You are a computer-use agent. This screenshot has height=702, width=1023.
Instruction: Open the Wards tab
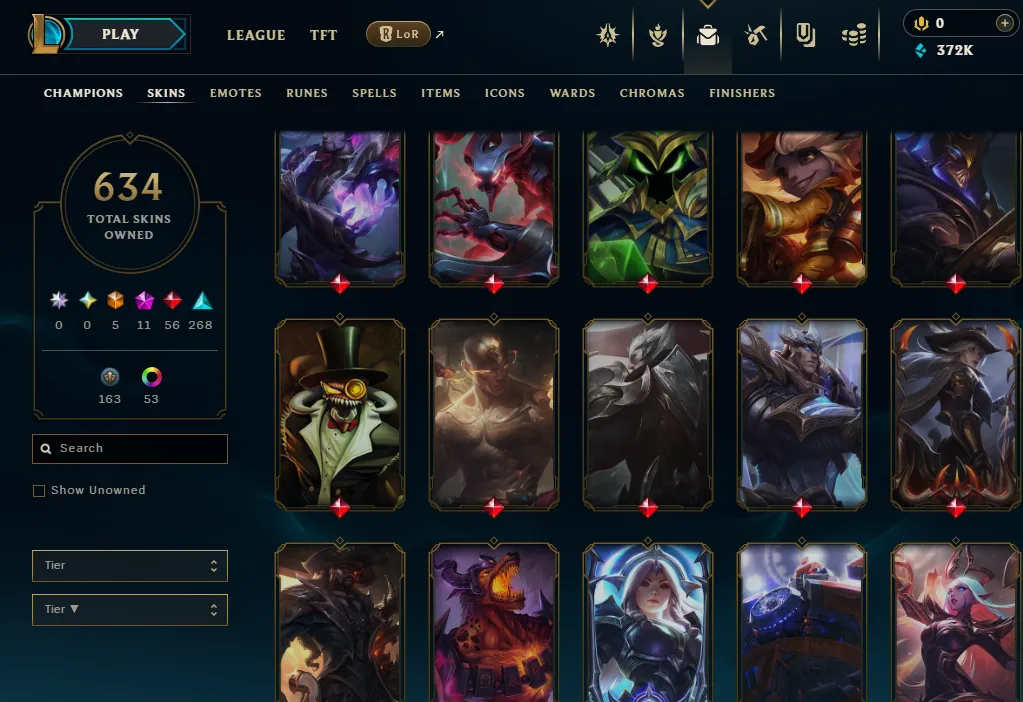click(572, 93)
